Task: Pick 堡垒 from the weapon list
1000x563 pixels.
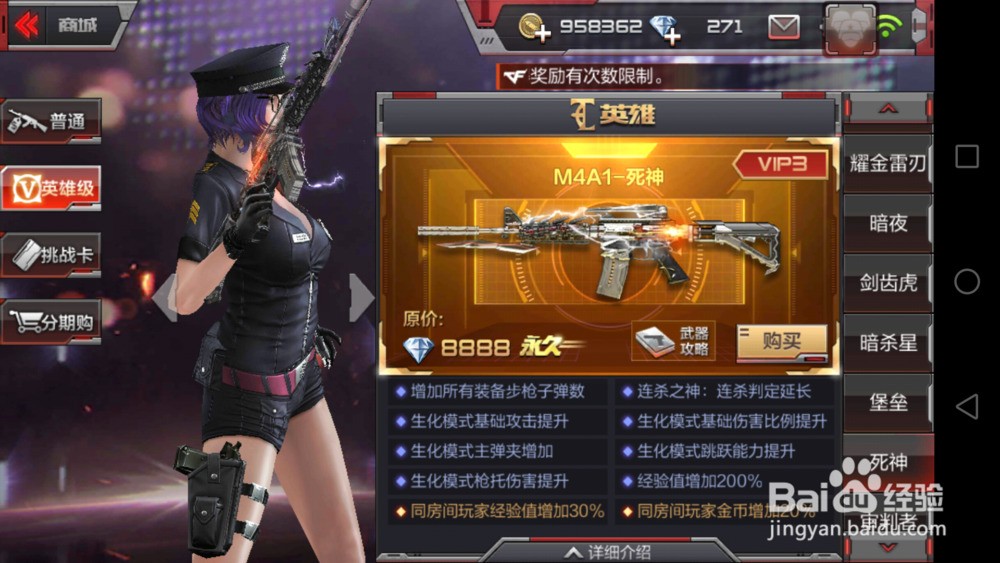Action: (887, 402)
